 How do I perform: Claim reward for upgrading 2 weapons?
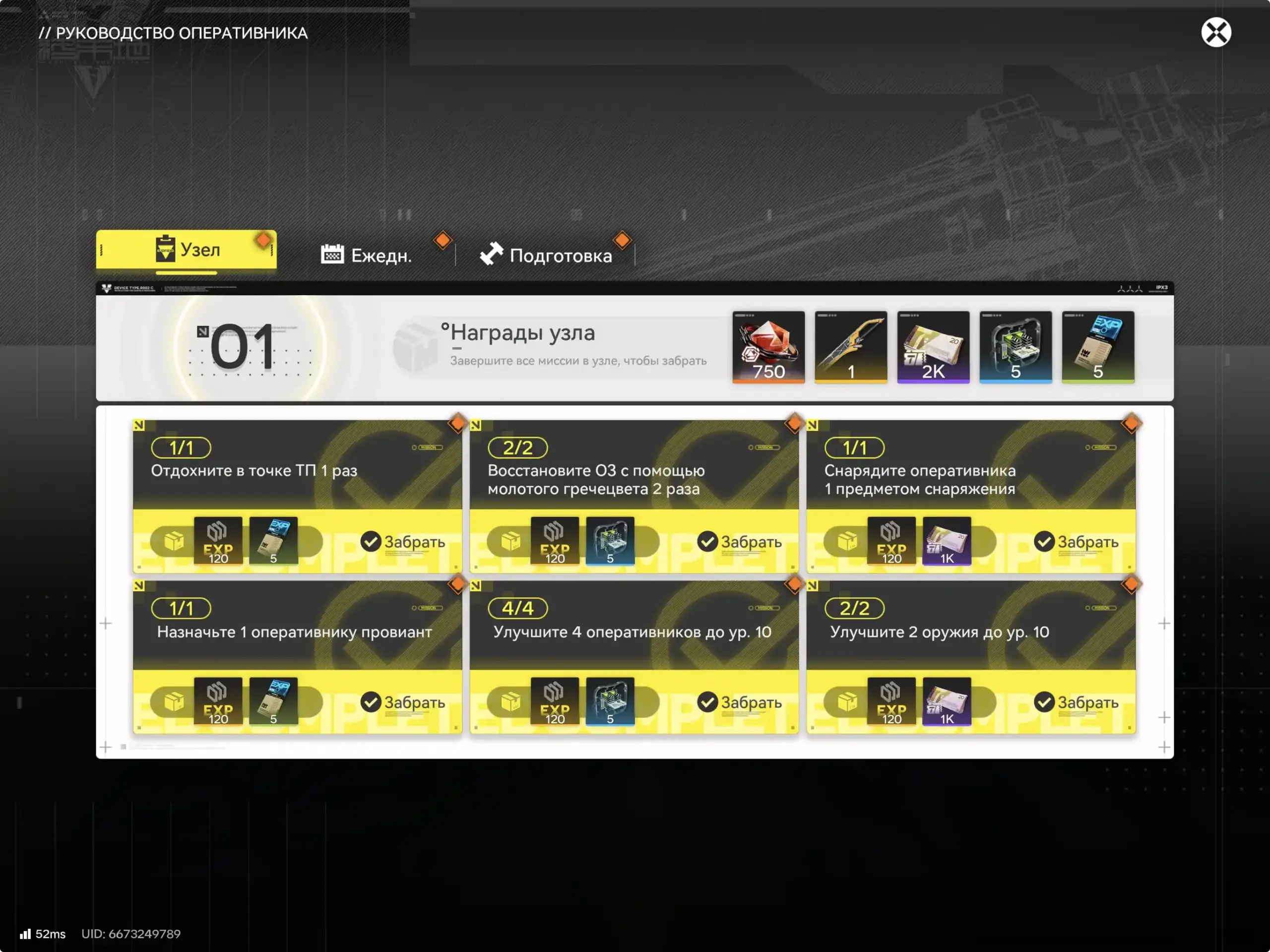[1077, 701]
